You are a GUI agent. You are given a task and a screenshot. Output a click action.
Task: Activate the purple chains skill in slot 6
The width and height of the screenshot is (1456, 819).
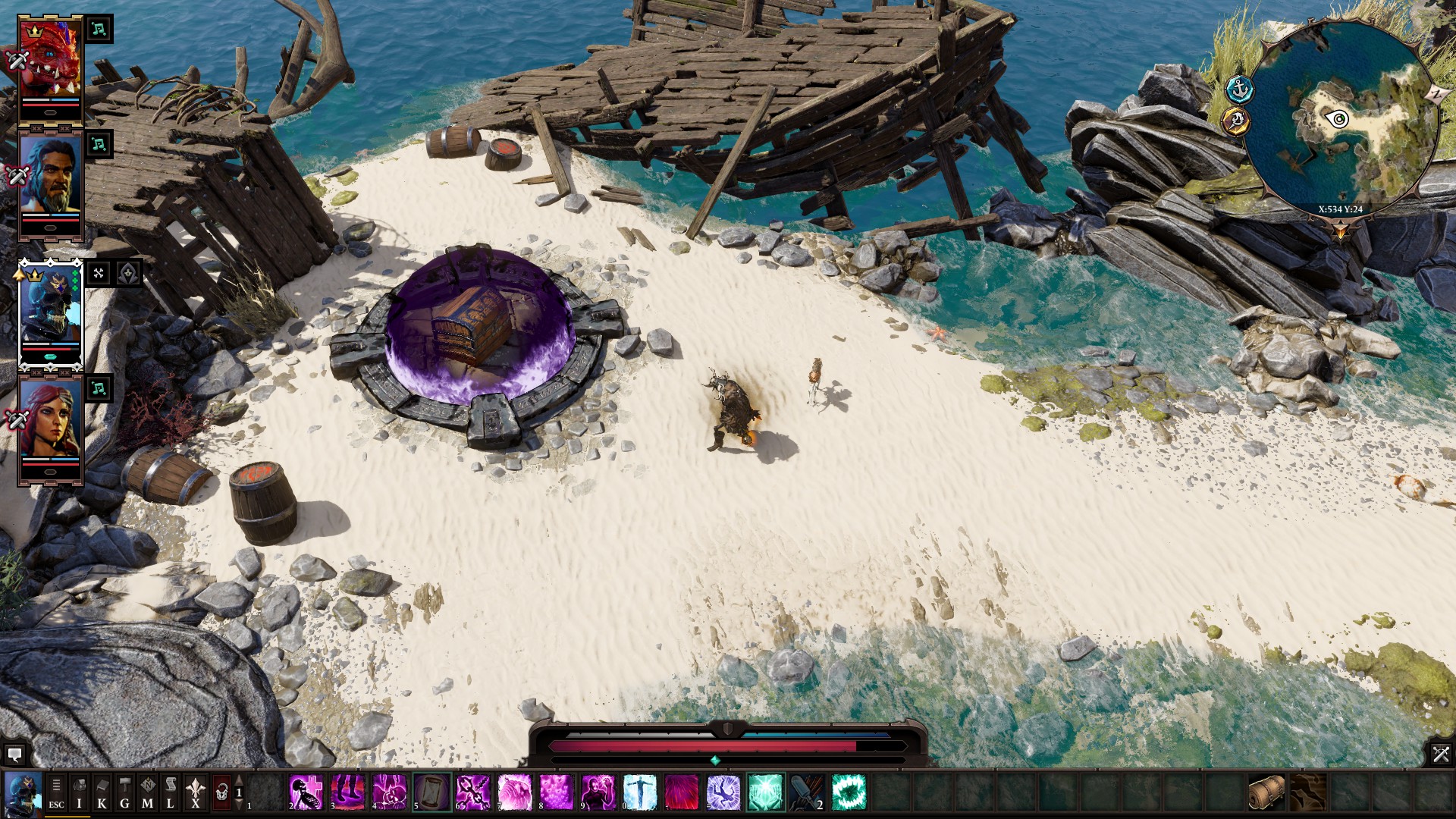click(473, 792)
